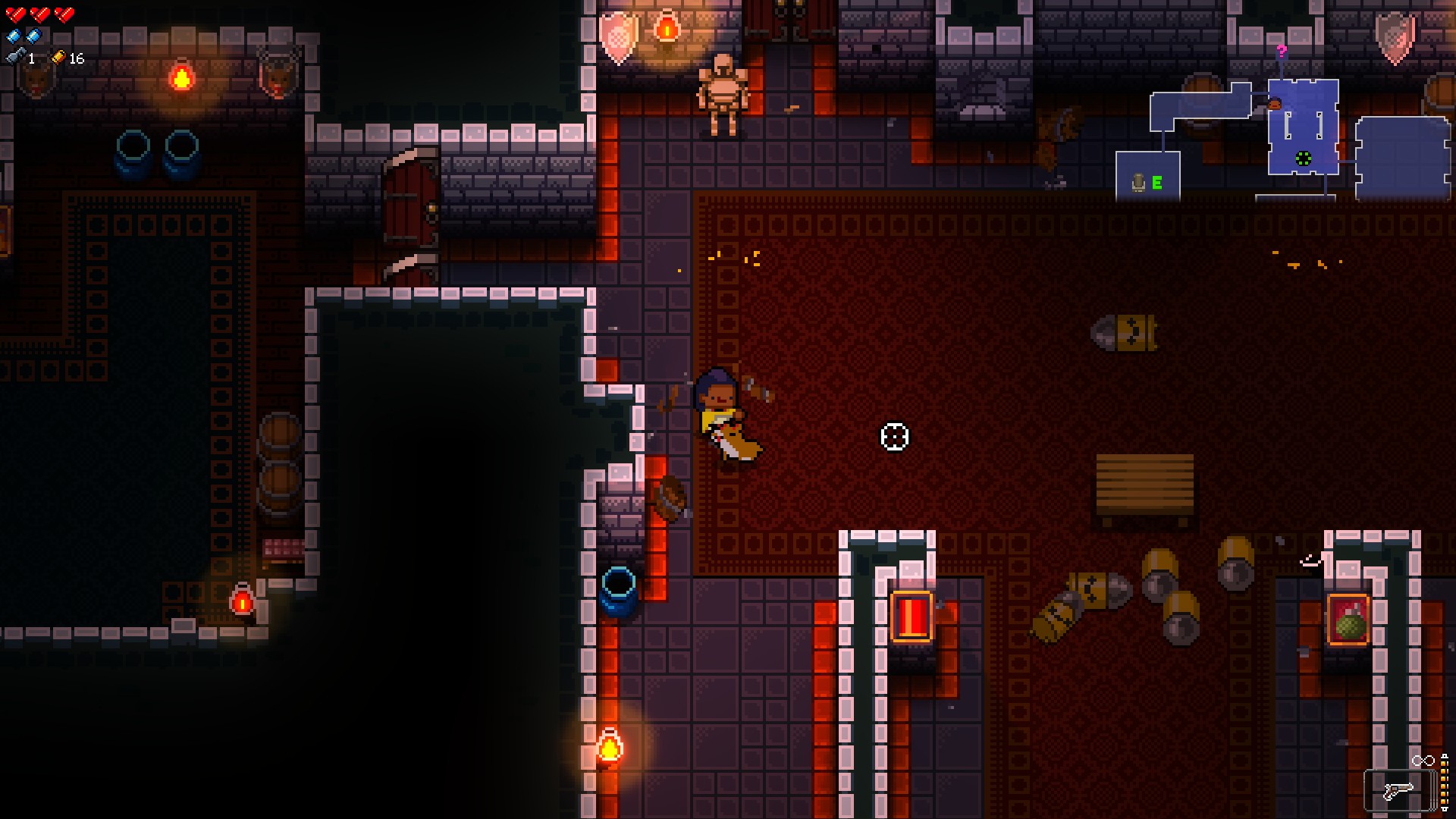The width and height of the screenshot is (1456, 819).
Task: Click the third red heart in the health bar
Action: (64, 14)
